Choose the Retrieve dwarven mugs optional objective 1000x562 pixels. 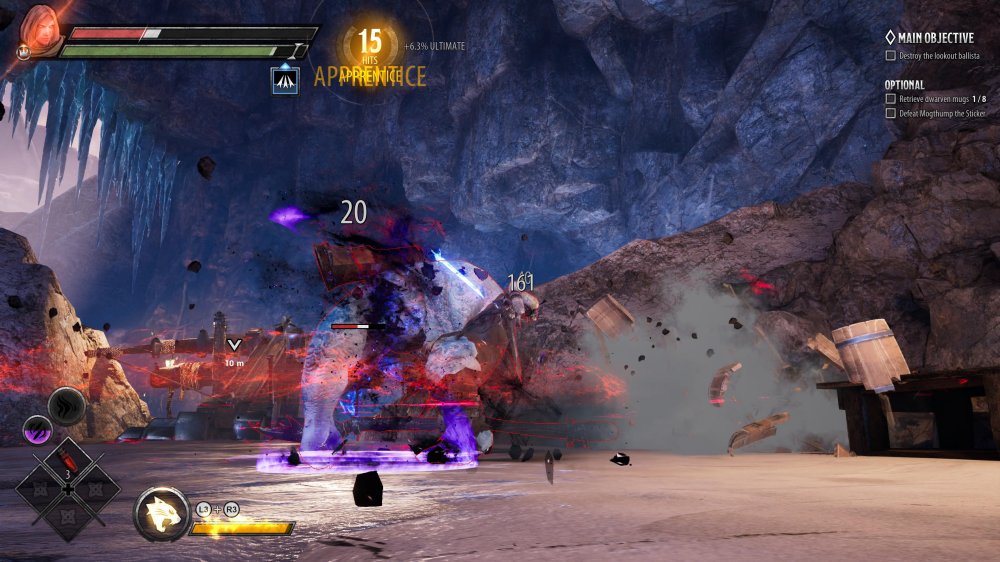(938, 99)
